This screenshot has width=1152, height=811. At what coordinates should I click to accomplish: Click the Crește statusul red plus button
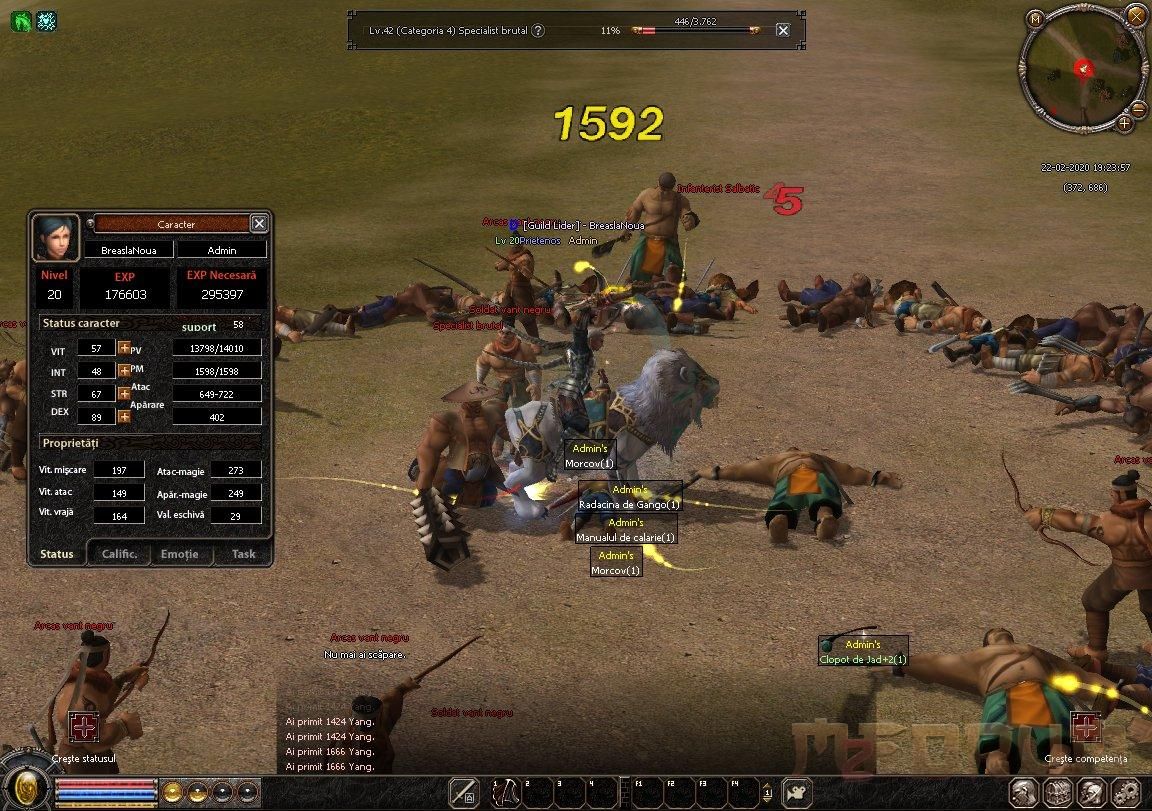[x=84, y=727]
